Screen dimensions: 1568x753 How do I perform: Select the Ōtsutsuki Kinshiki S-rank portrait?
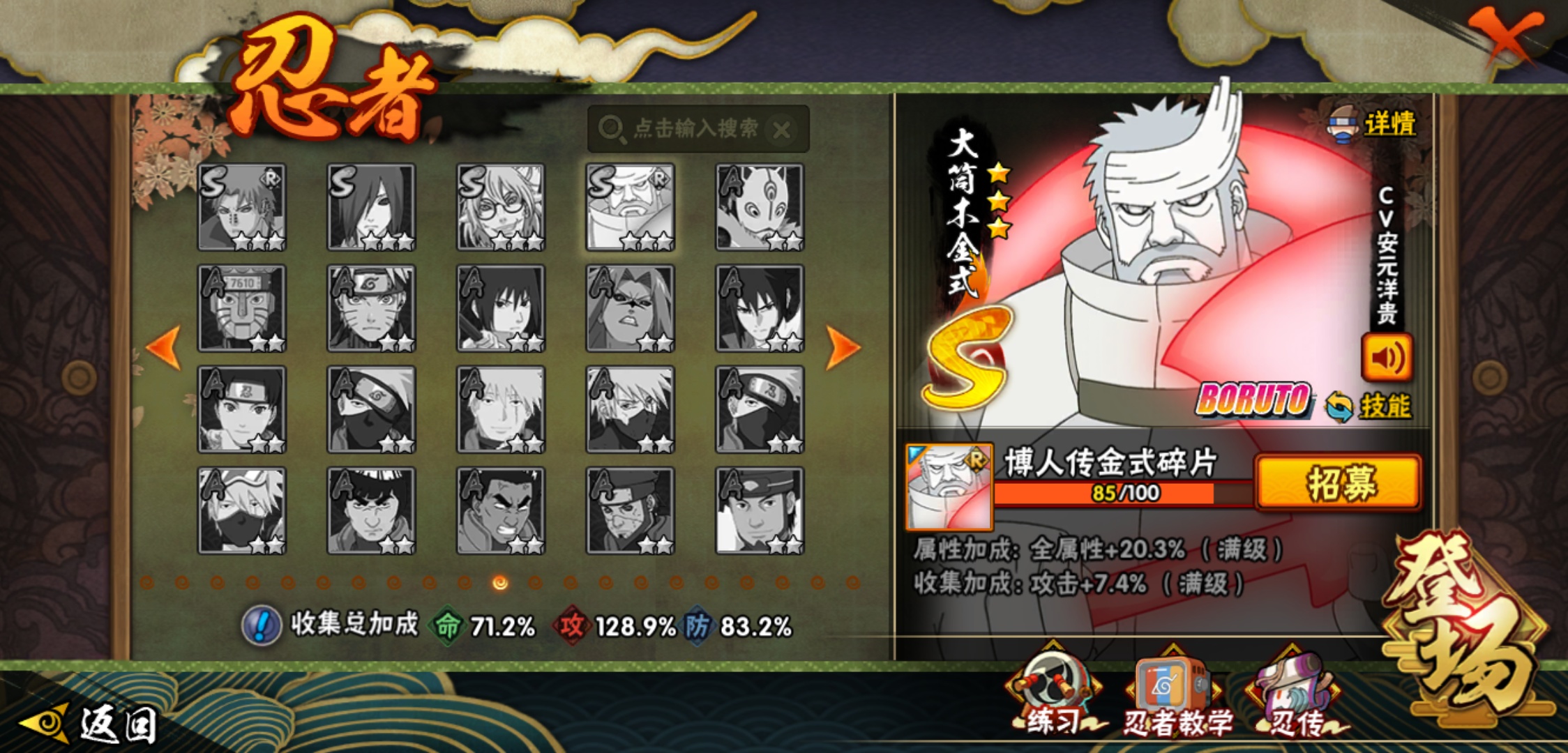tap(630, 207)
